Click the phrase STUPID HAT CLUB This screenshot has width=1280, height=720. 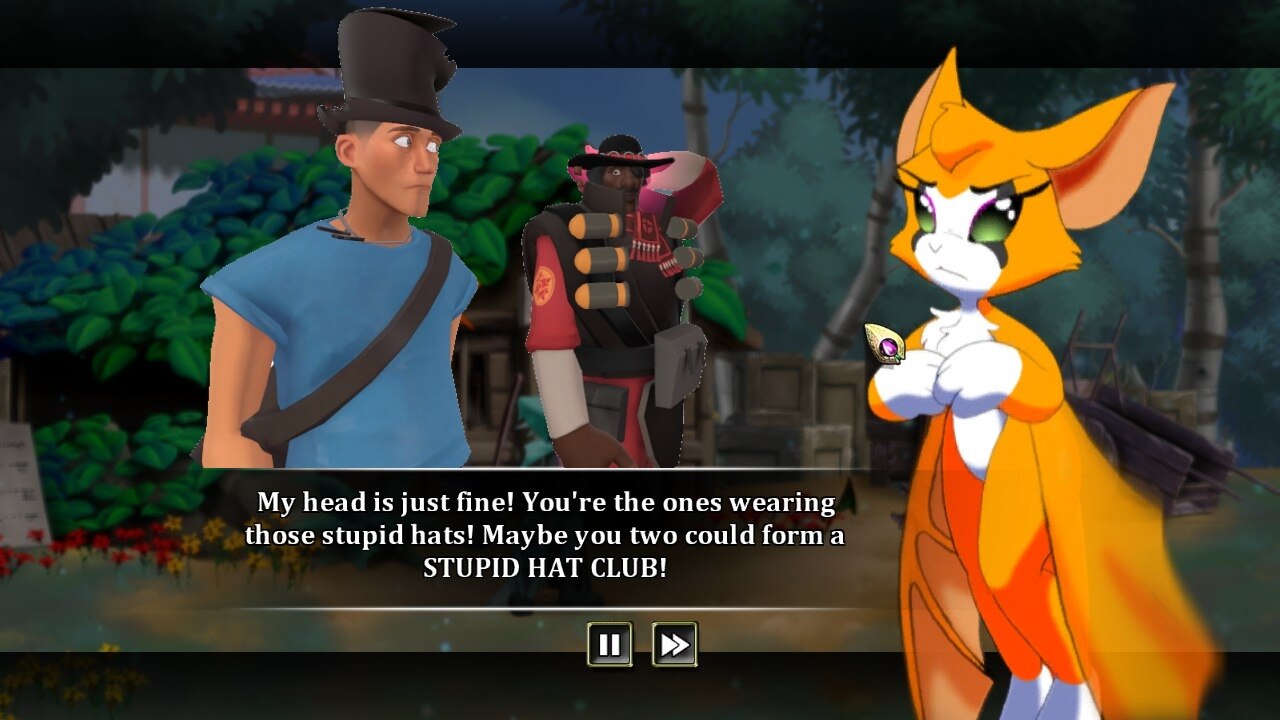pos(547,567)
